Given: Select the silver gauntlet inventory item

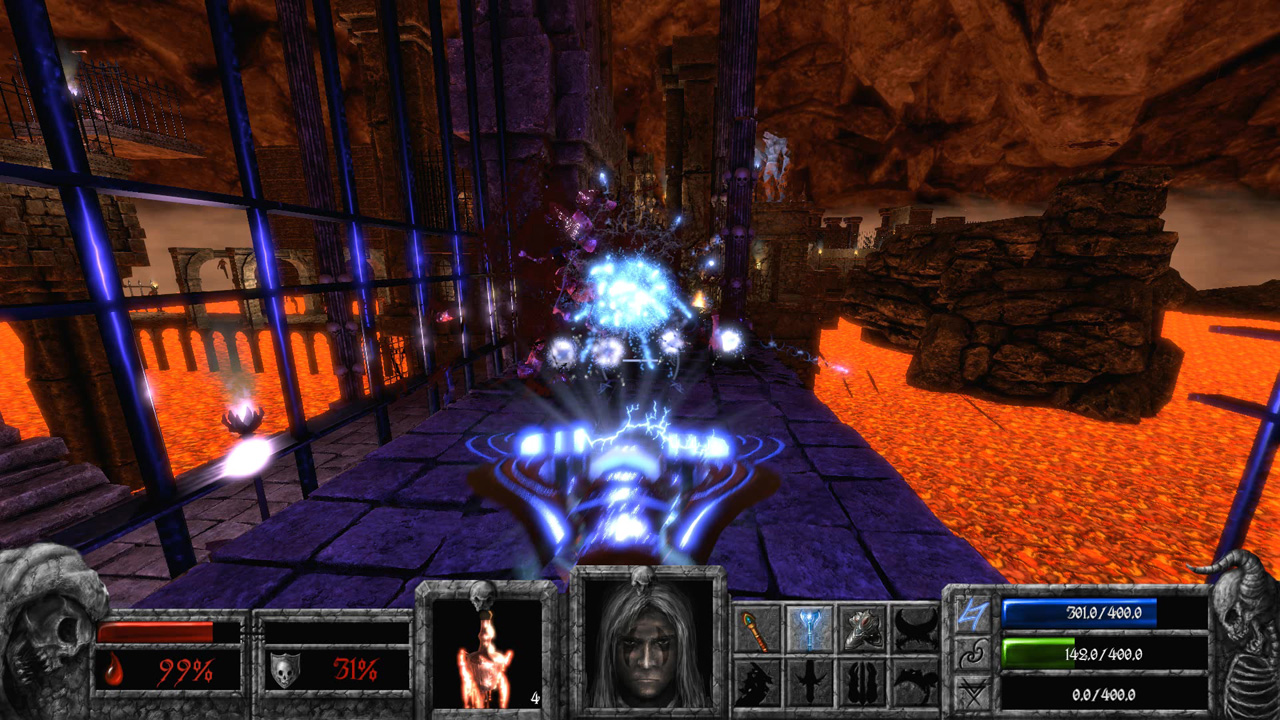Looking at the screenshot, I should pos(864,630).
